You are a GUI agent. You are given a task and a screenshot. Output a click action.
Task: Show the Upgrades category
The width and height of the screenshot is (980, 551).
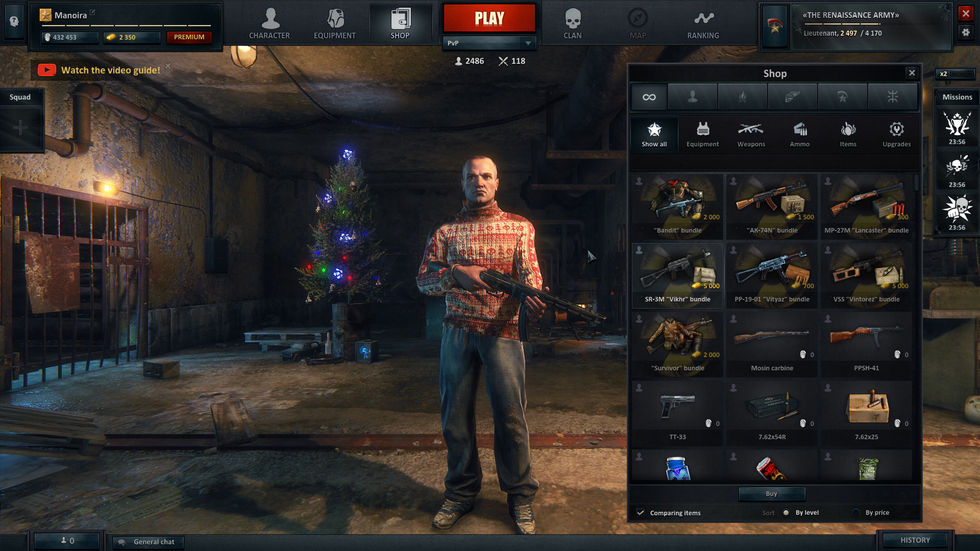coord(896,134)
